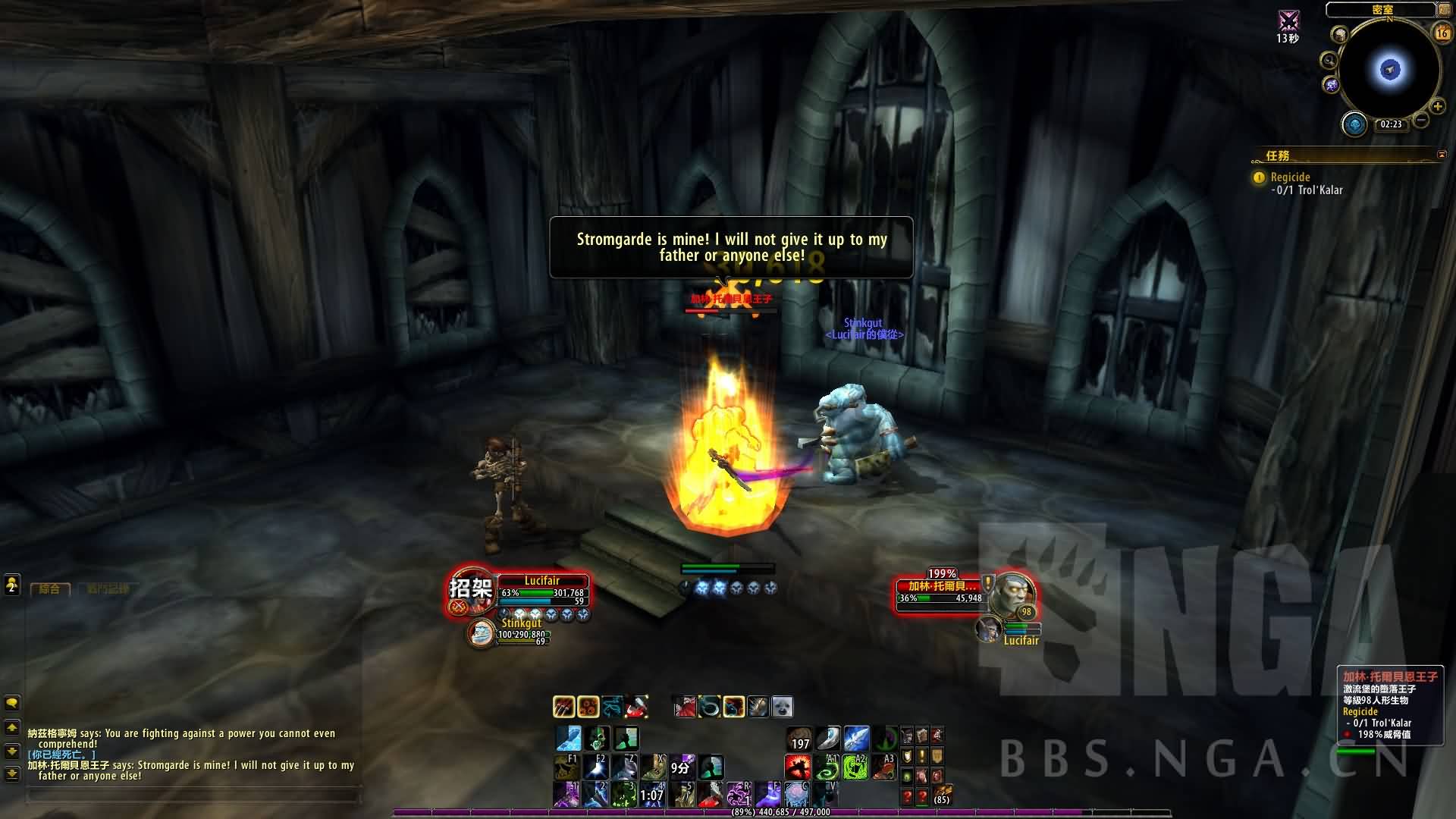Viewport: 1456px width, 819px height.
Task: Jump chat to the newest message
Action: (12, 774)
